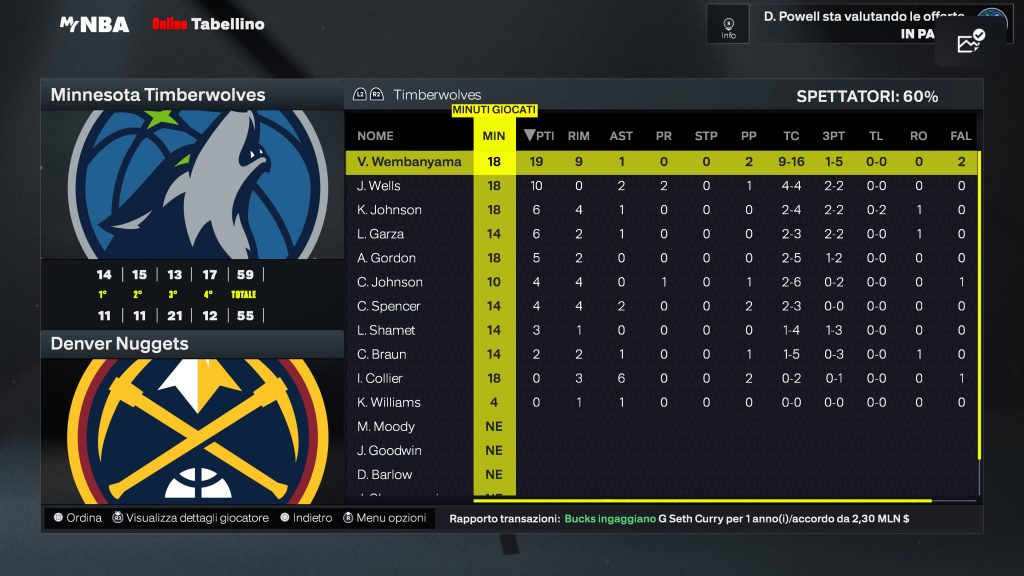This screenshot has width=1024, height=576.
Task: Select the C. Spencer row
Action: click(388, 306)
